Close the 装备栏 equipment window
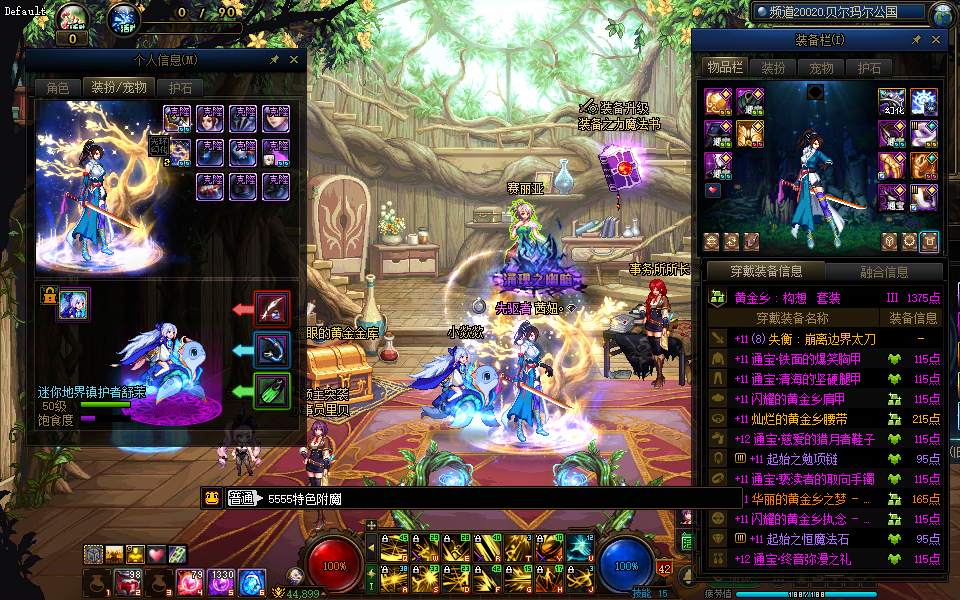The height and width of the screenshot is (600, 960). point(935,40)
